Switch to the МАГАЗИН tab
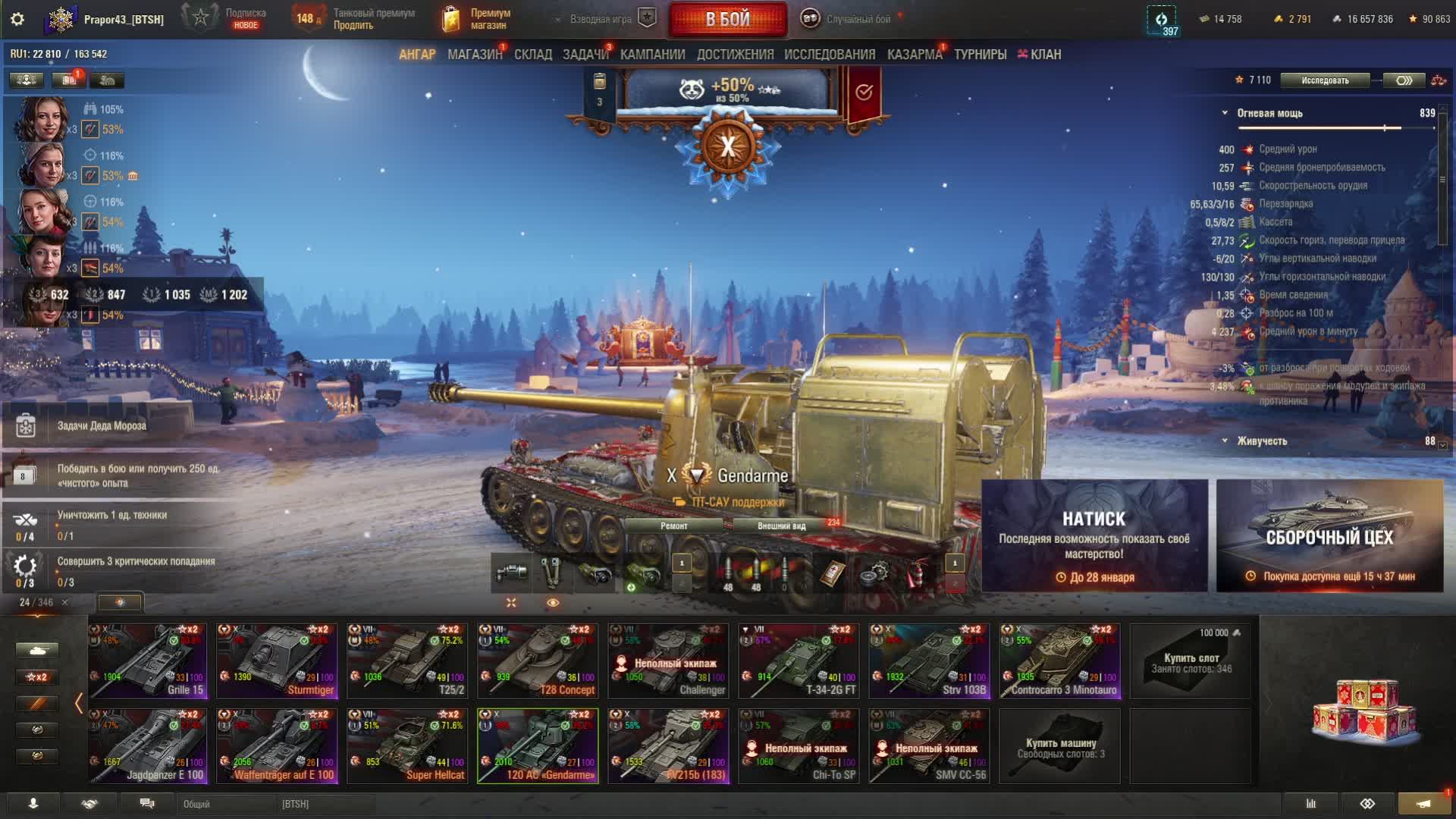The height and width of the screenshot is (819, 1456). pyautogui.click(x=475, y=55)
